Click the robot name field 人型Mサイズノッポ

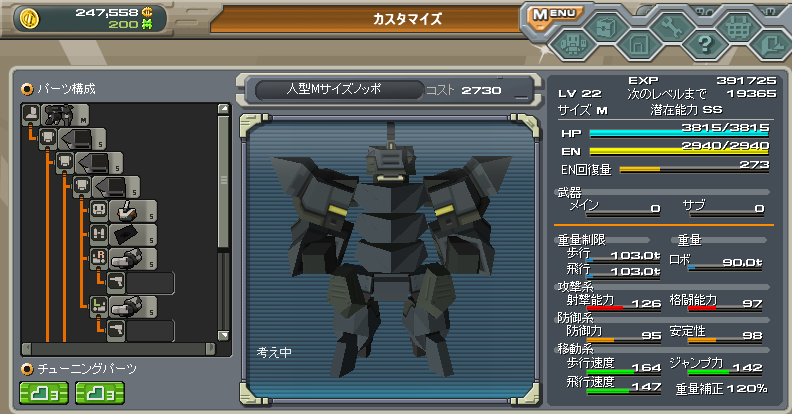(x=336, y=90)
